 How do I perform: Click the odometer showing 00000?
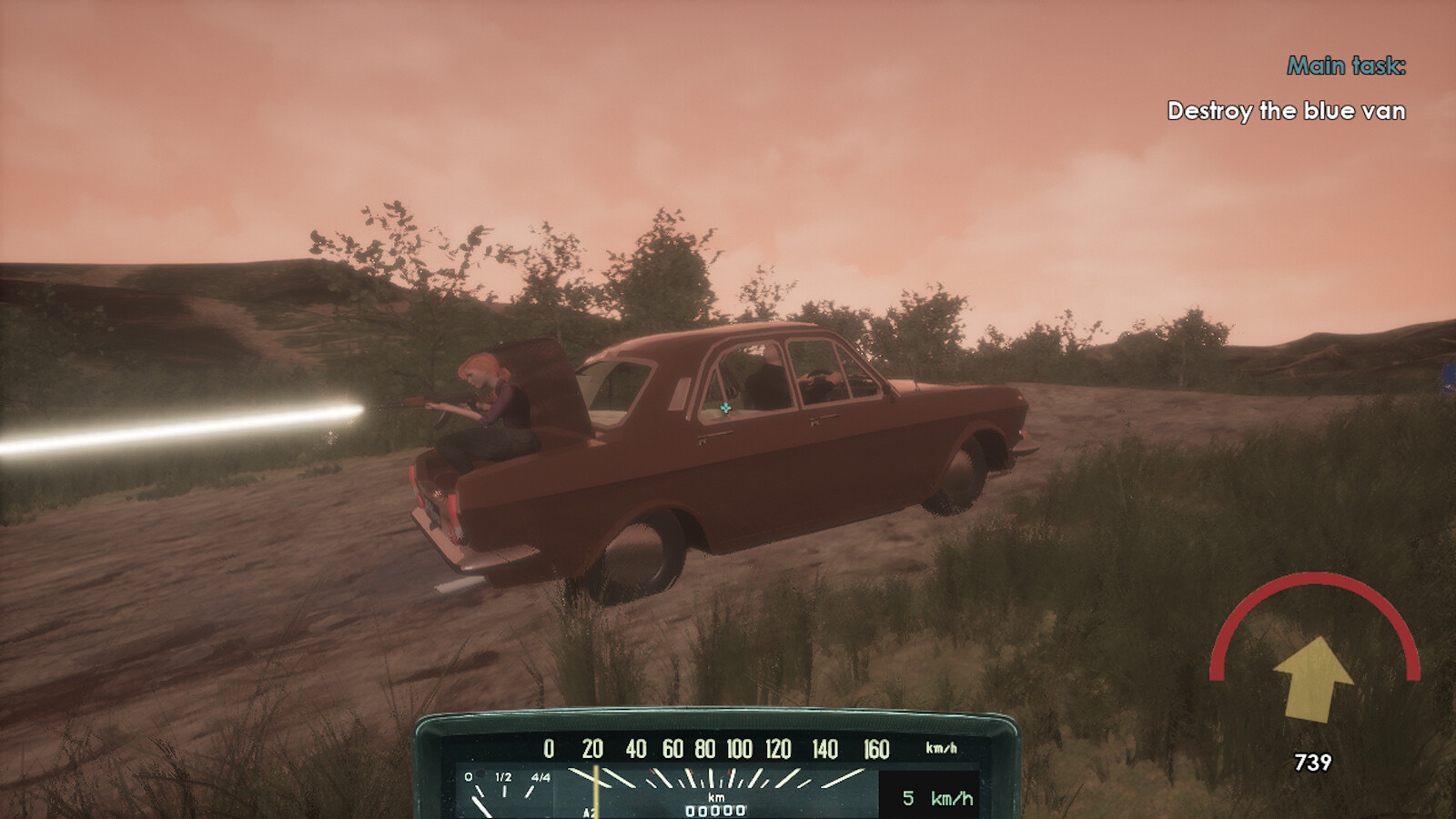click(715, 809)
